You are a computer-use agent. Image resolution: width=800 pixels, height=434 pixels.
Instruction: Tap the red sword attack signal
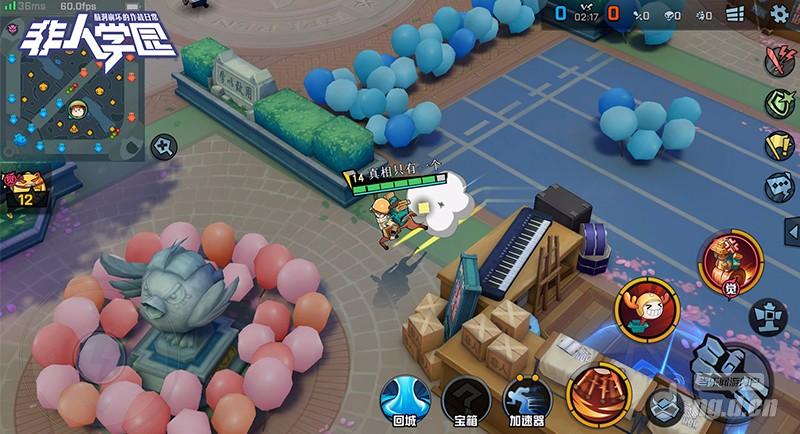point(778,60)
